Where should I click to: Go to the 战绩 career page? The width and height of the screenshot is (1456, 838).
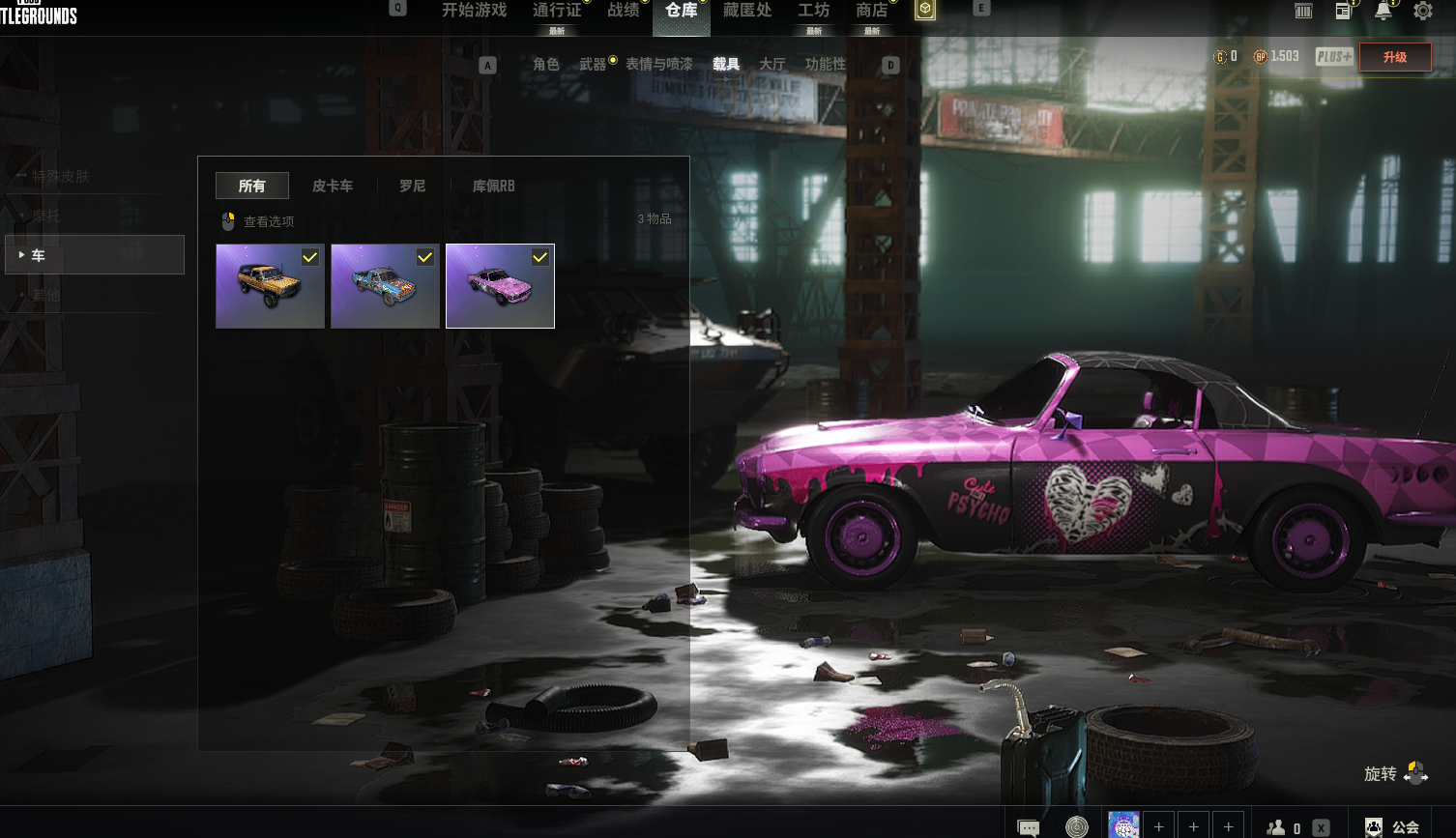click(624, 11)
